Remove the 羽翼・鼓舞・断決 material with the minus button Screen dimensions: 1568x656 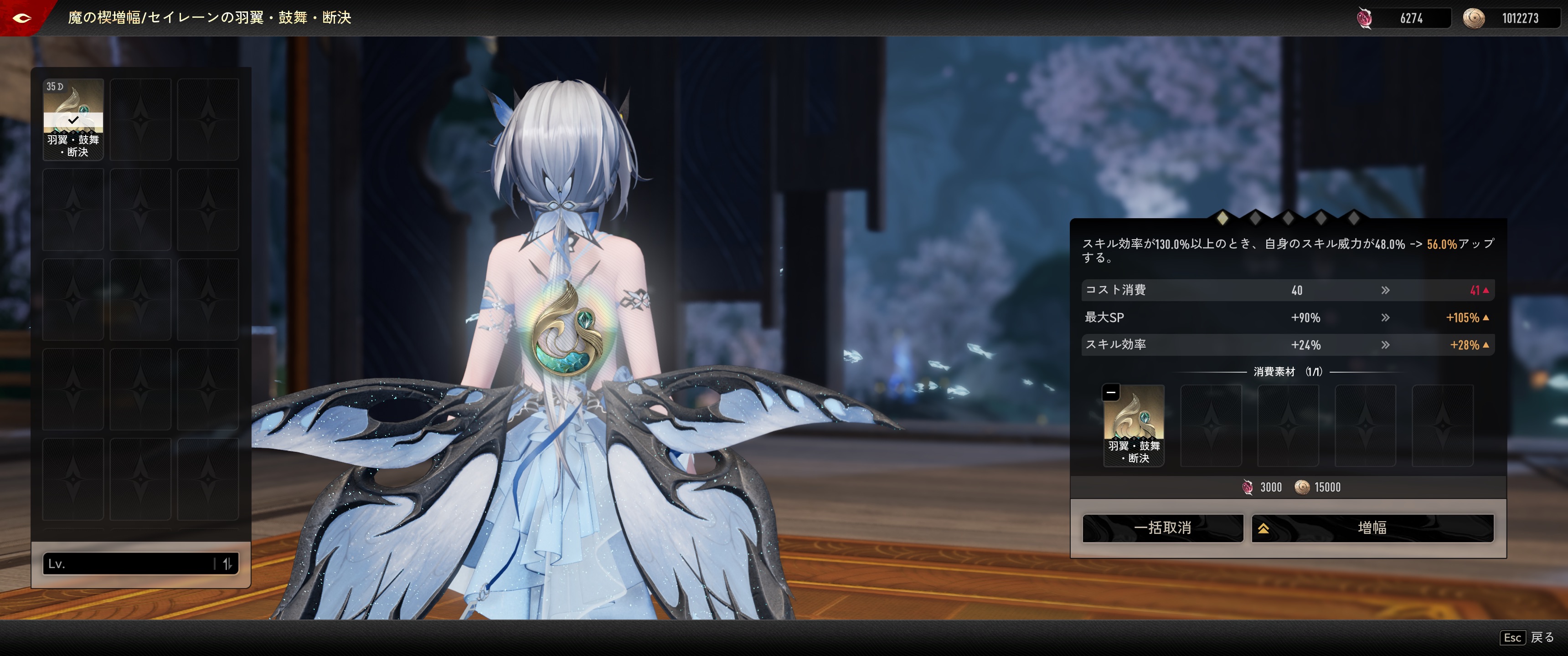1111,393
